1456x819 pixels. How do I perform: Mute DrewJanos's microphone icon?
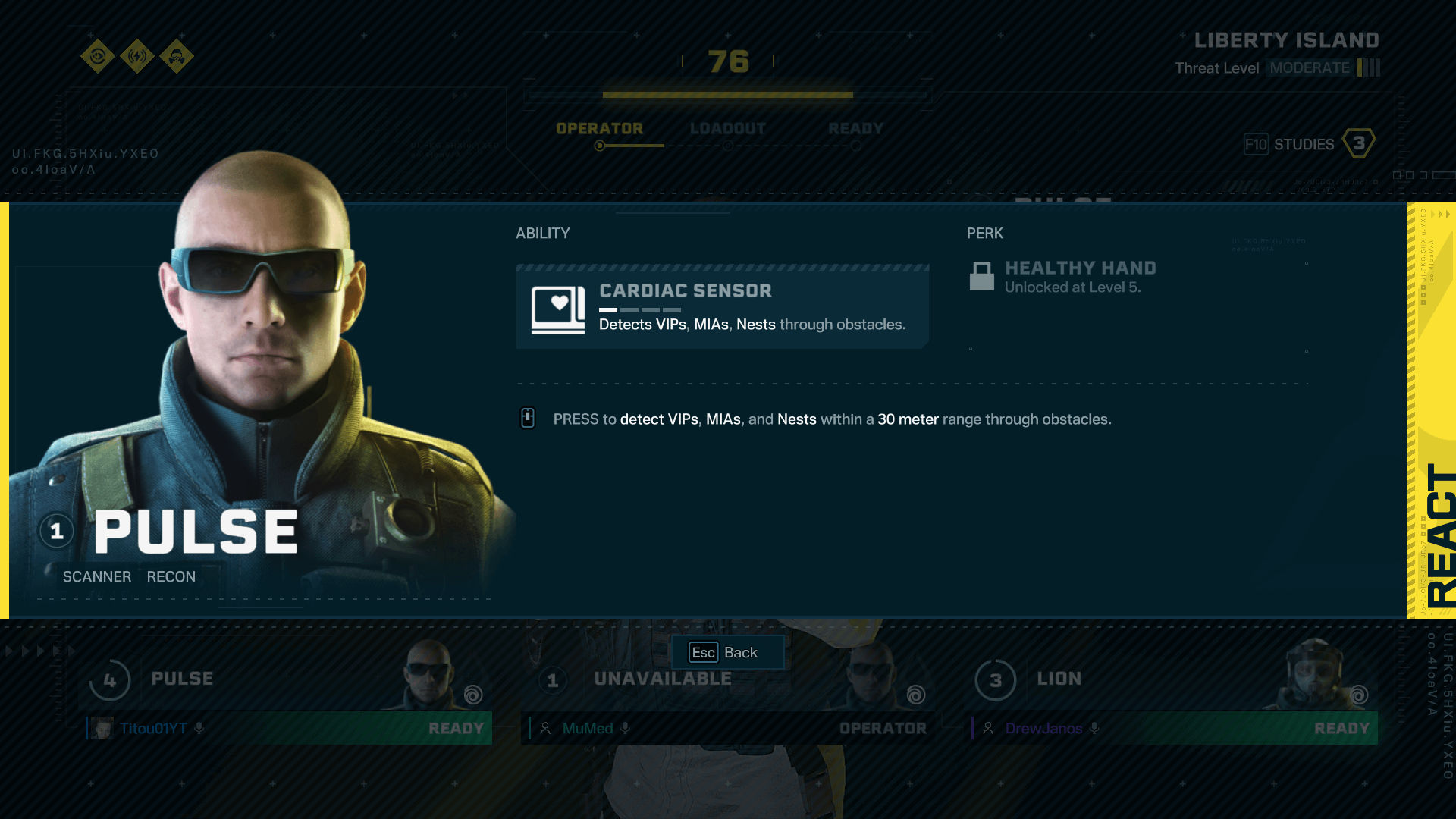click(x=1094, y=728)
